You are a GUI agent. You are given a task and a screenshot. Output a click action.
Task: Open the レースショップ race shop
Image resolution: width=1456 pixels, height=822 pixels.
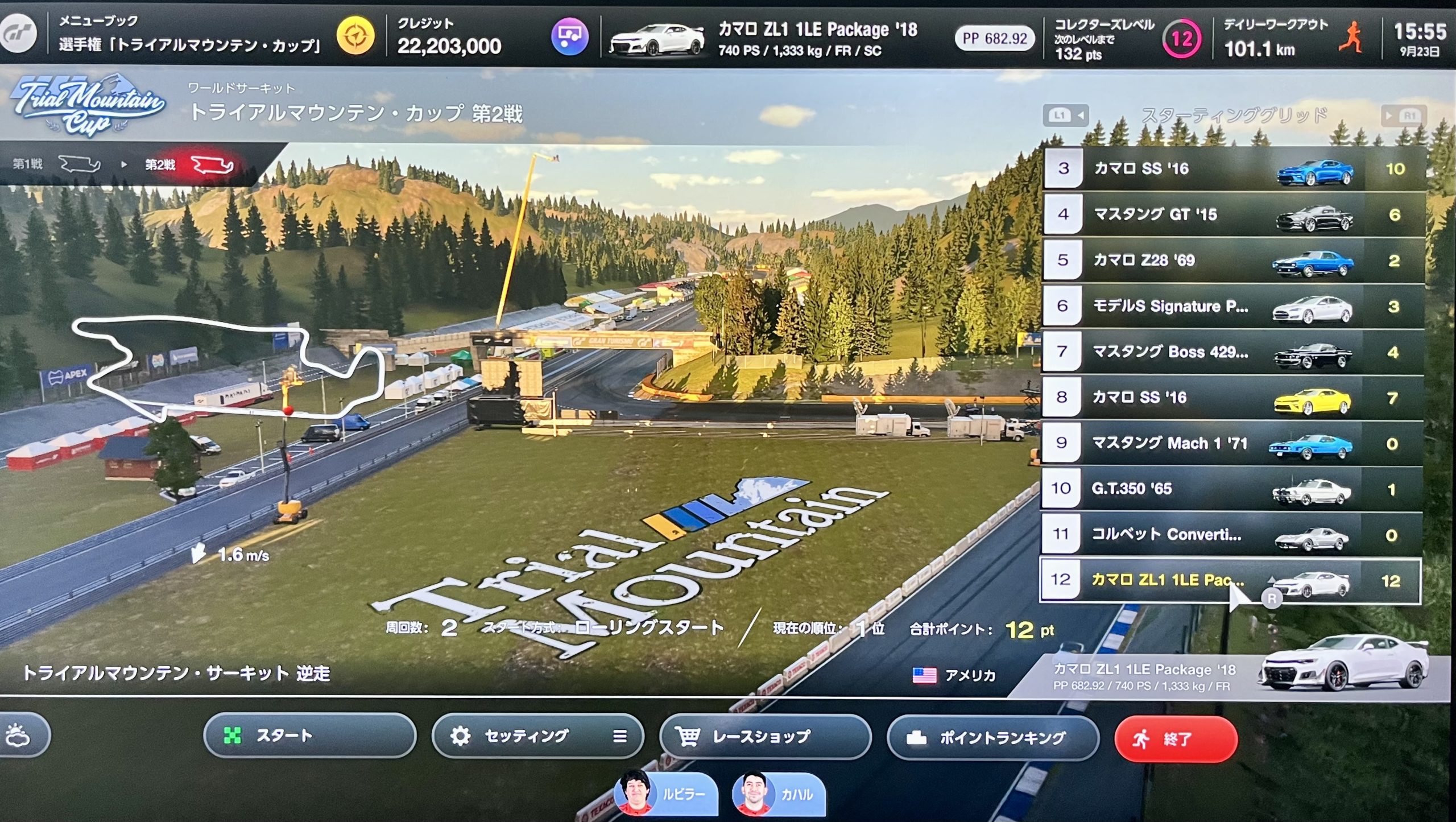765,737
